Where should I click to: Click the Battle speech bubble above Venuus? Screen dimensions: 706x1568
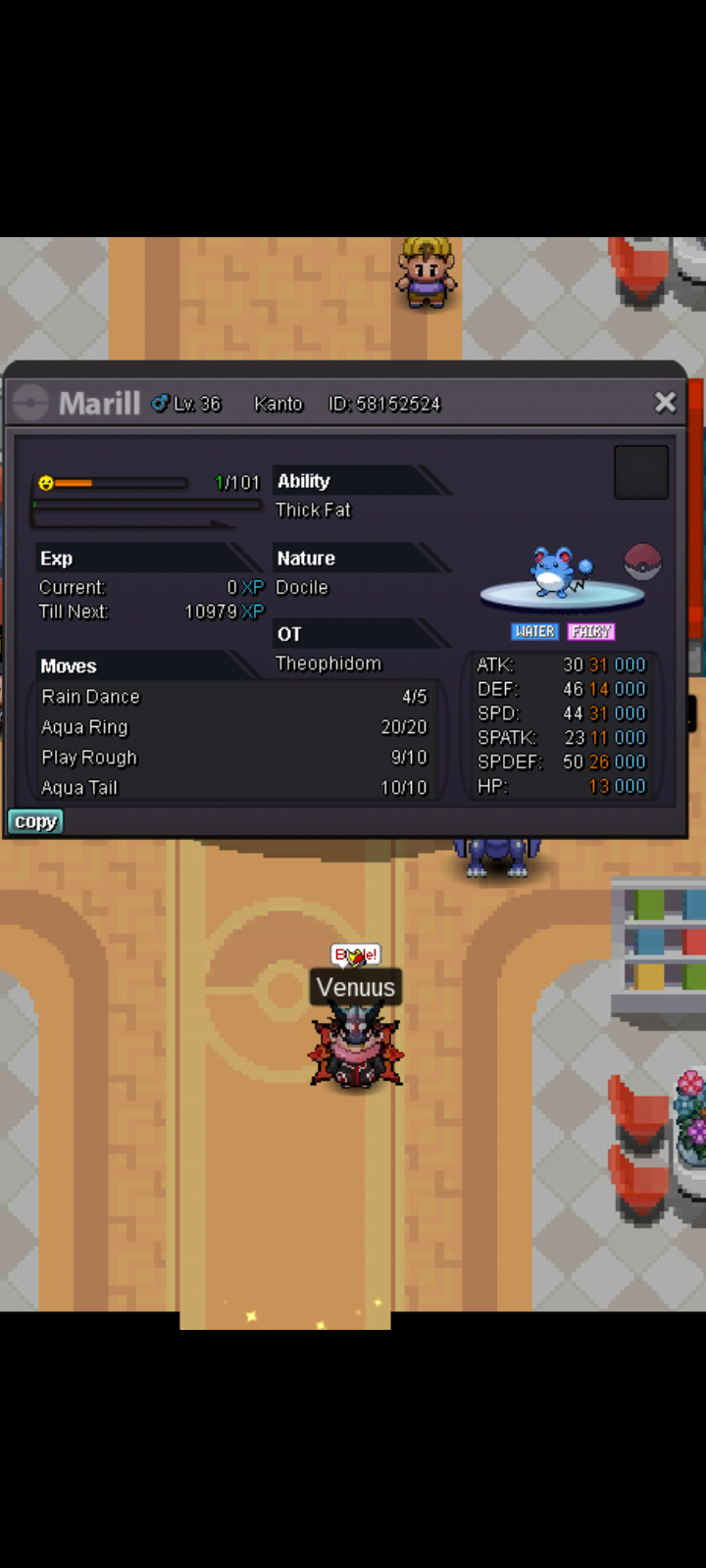tap(355, 955)
